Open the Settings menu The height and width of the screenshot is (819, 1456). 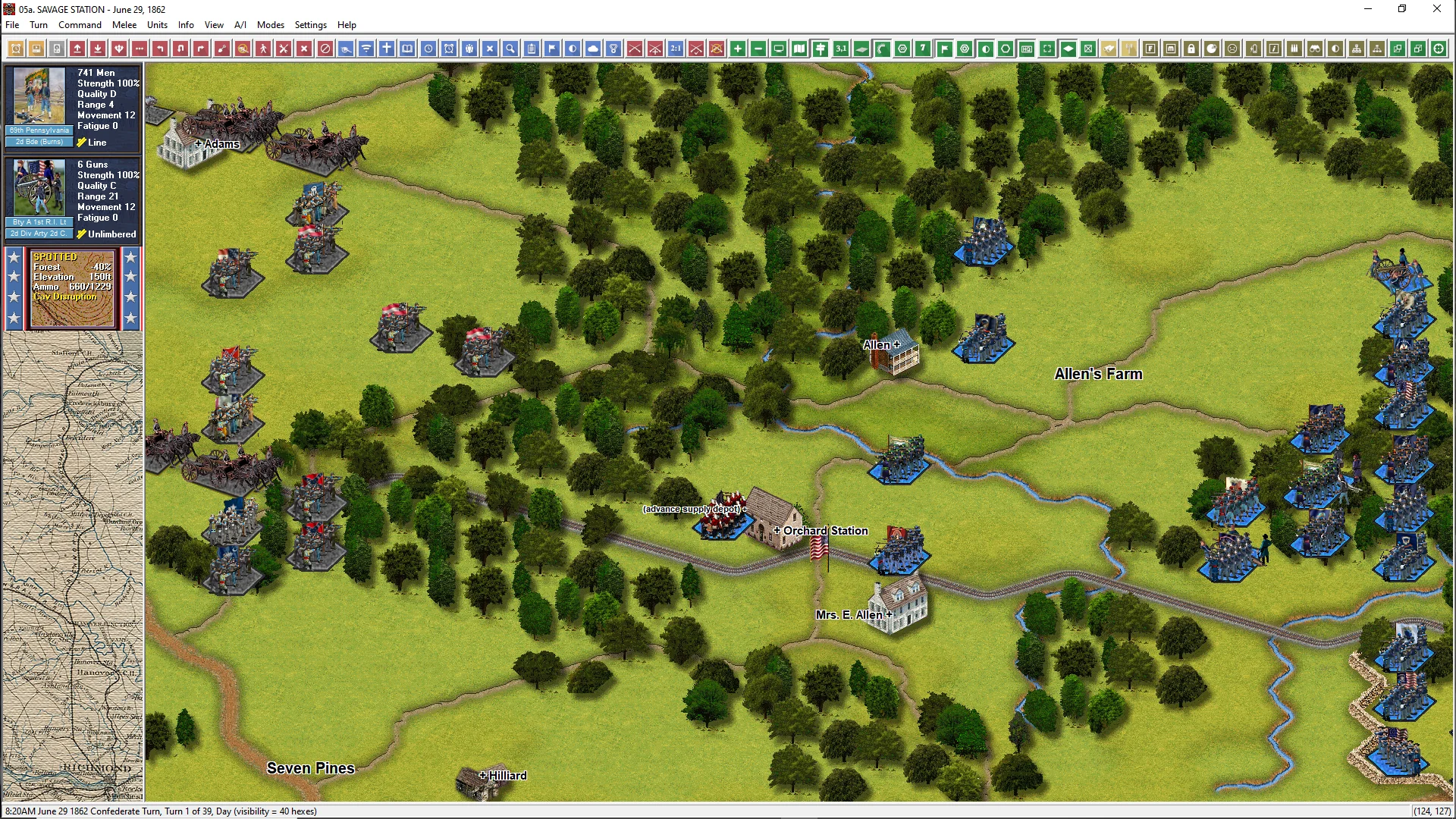click(x=310, y=25)
